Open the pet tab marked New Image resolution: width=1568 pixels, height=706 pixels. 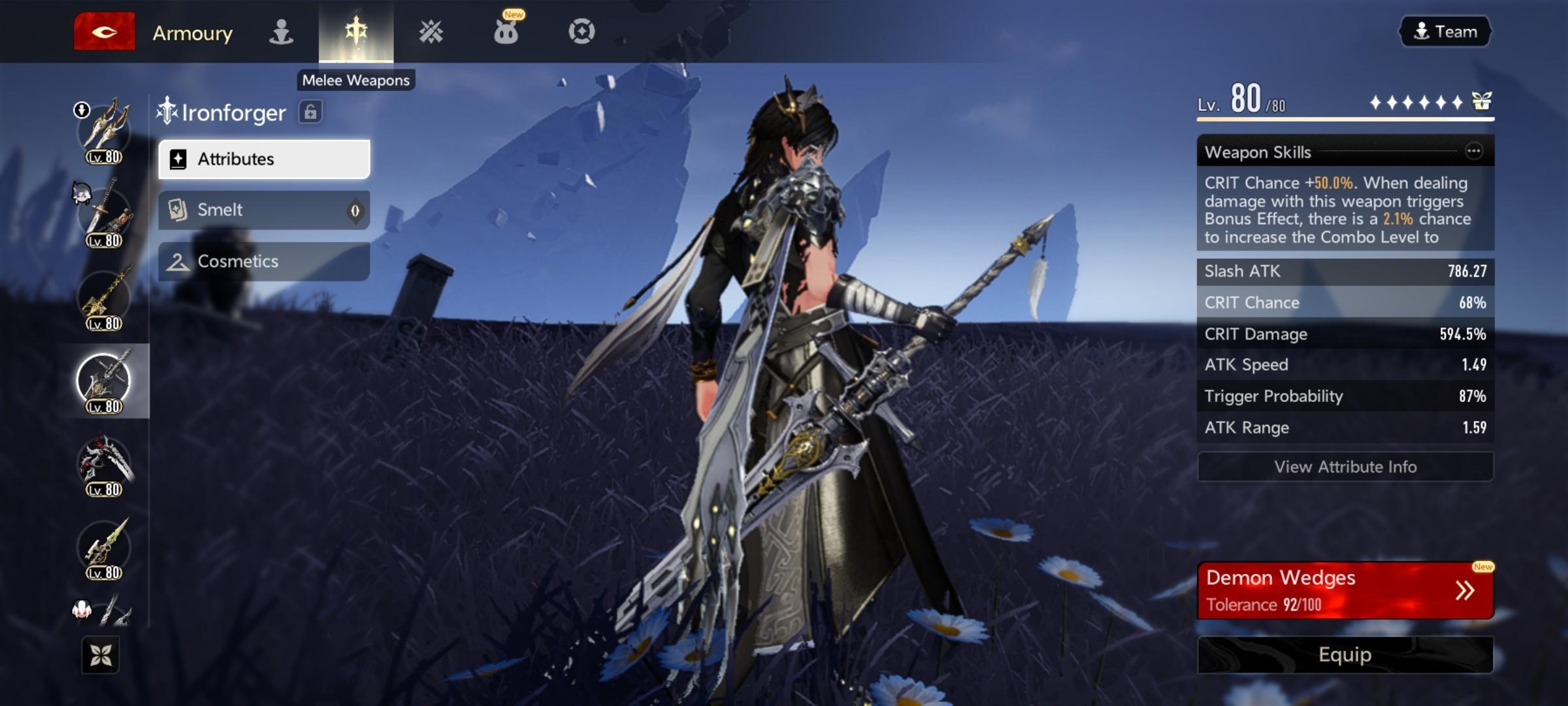coord(506,31)
